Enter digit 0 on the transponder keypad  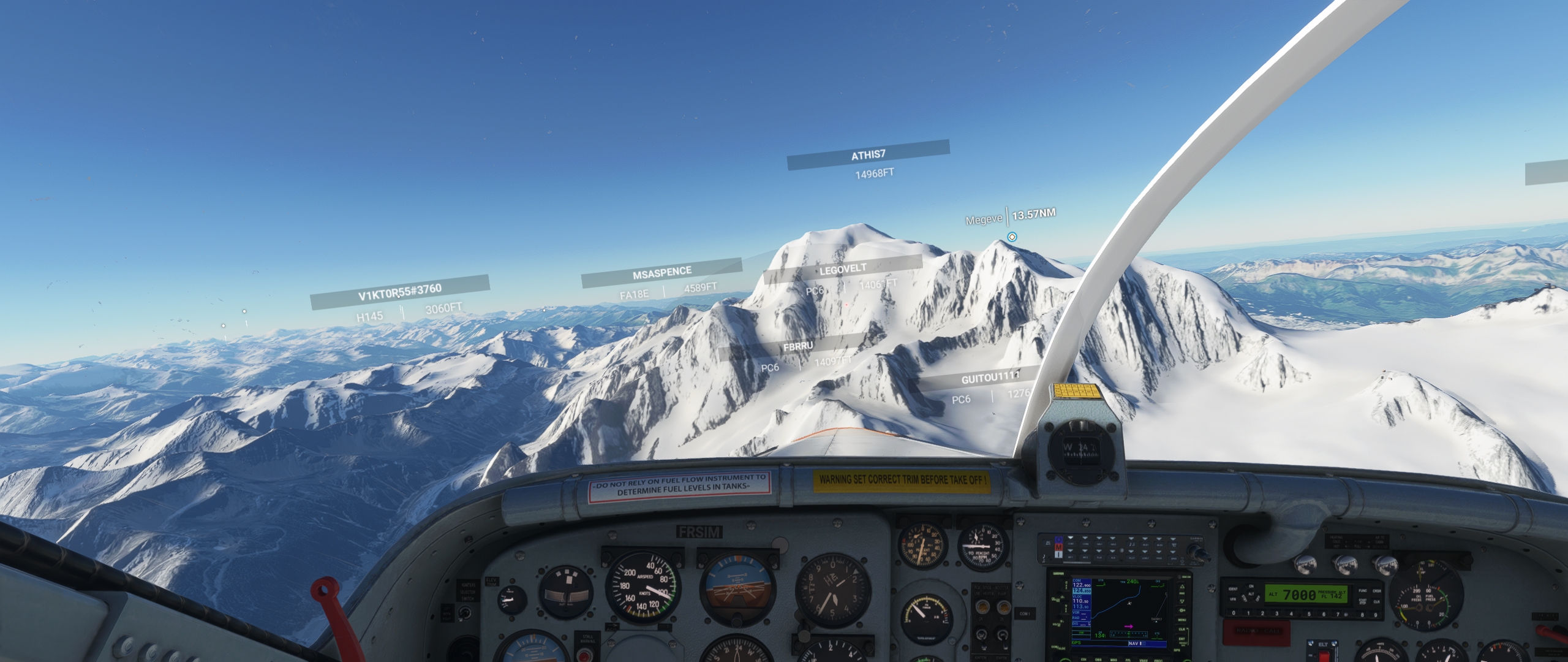[x=1234, y=613]
